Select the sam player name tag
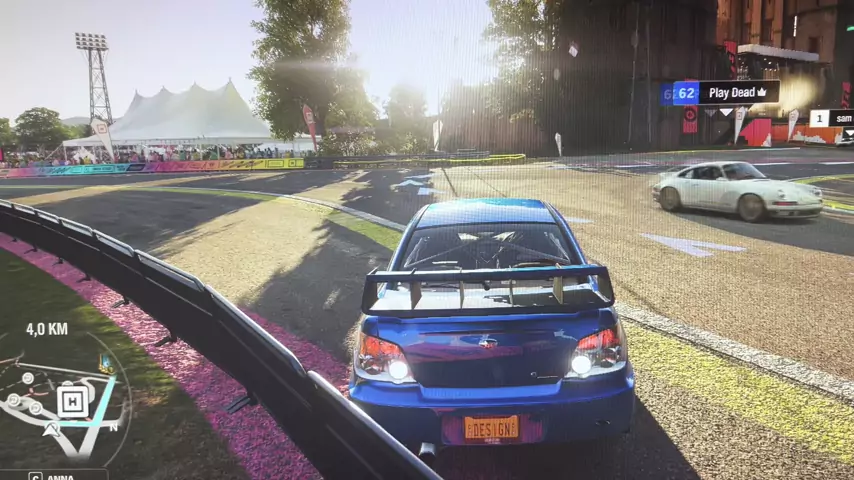Image resolution: width=854 pixels, height=480 pixels. [x=832, y=118]
